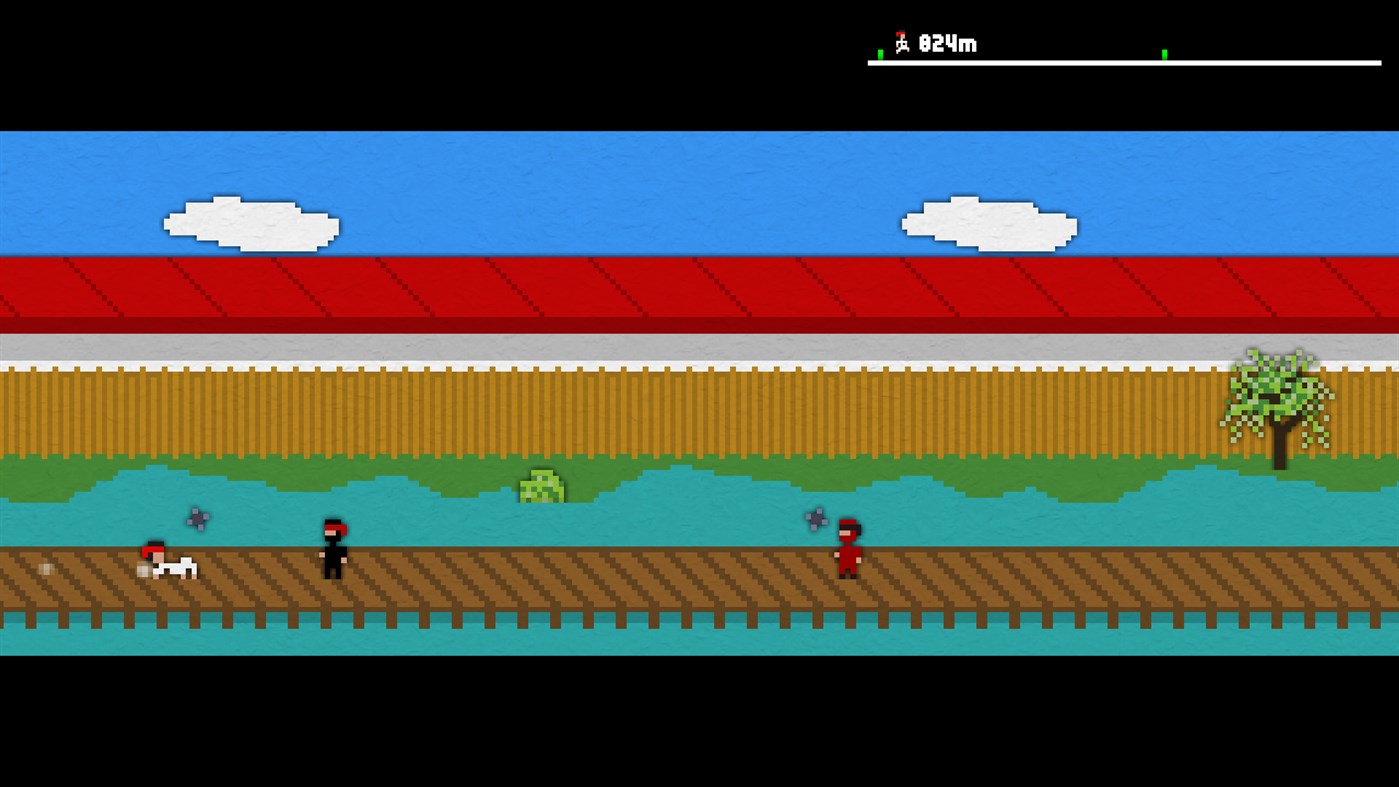This screenshot has height=787, width=1399.
Task: Click the green bush on the grass bank
Action: click(x=542, y=487)
